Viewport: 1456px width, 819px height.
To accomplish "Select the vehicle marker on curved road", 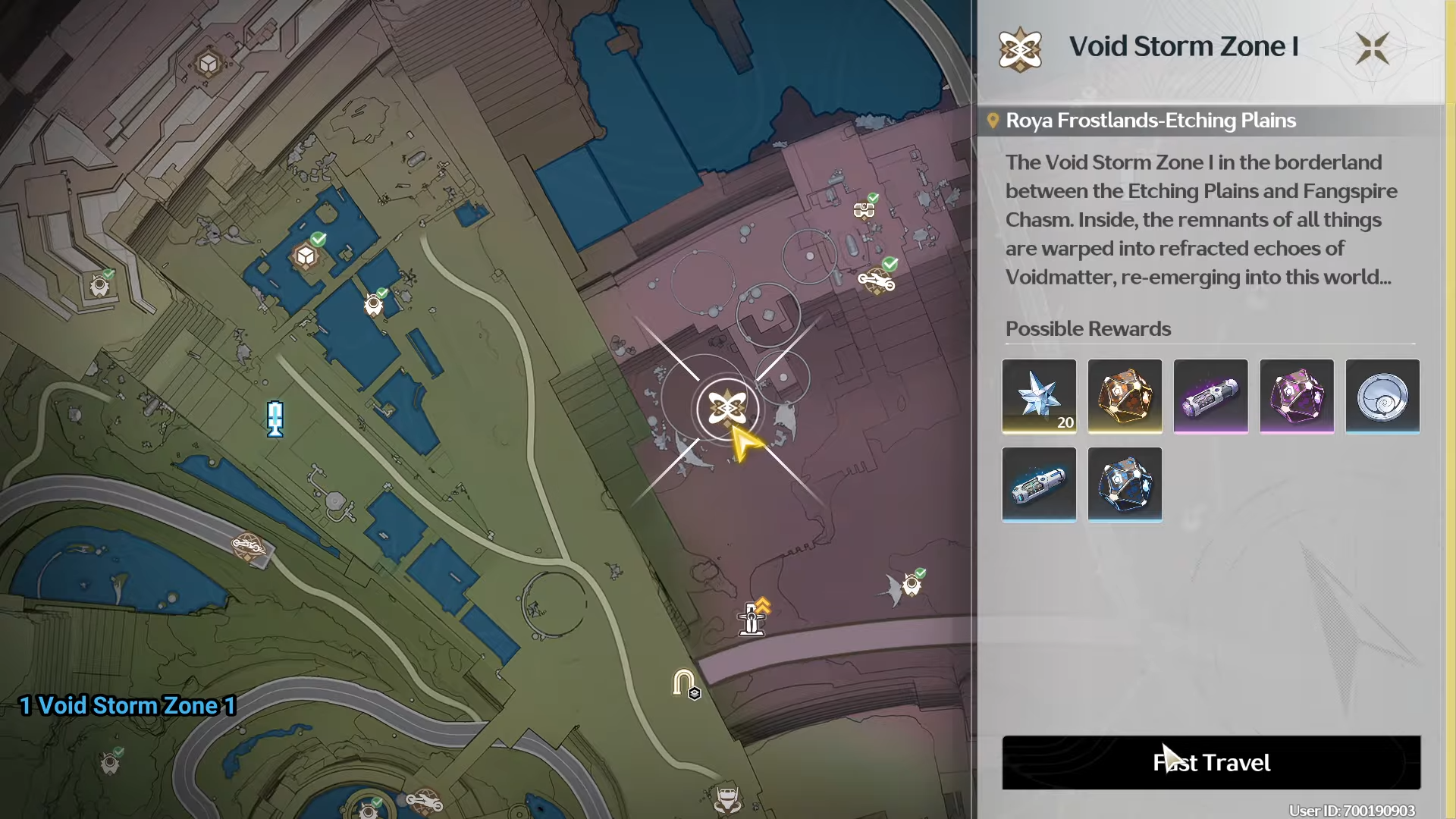I will pos(248,544).
